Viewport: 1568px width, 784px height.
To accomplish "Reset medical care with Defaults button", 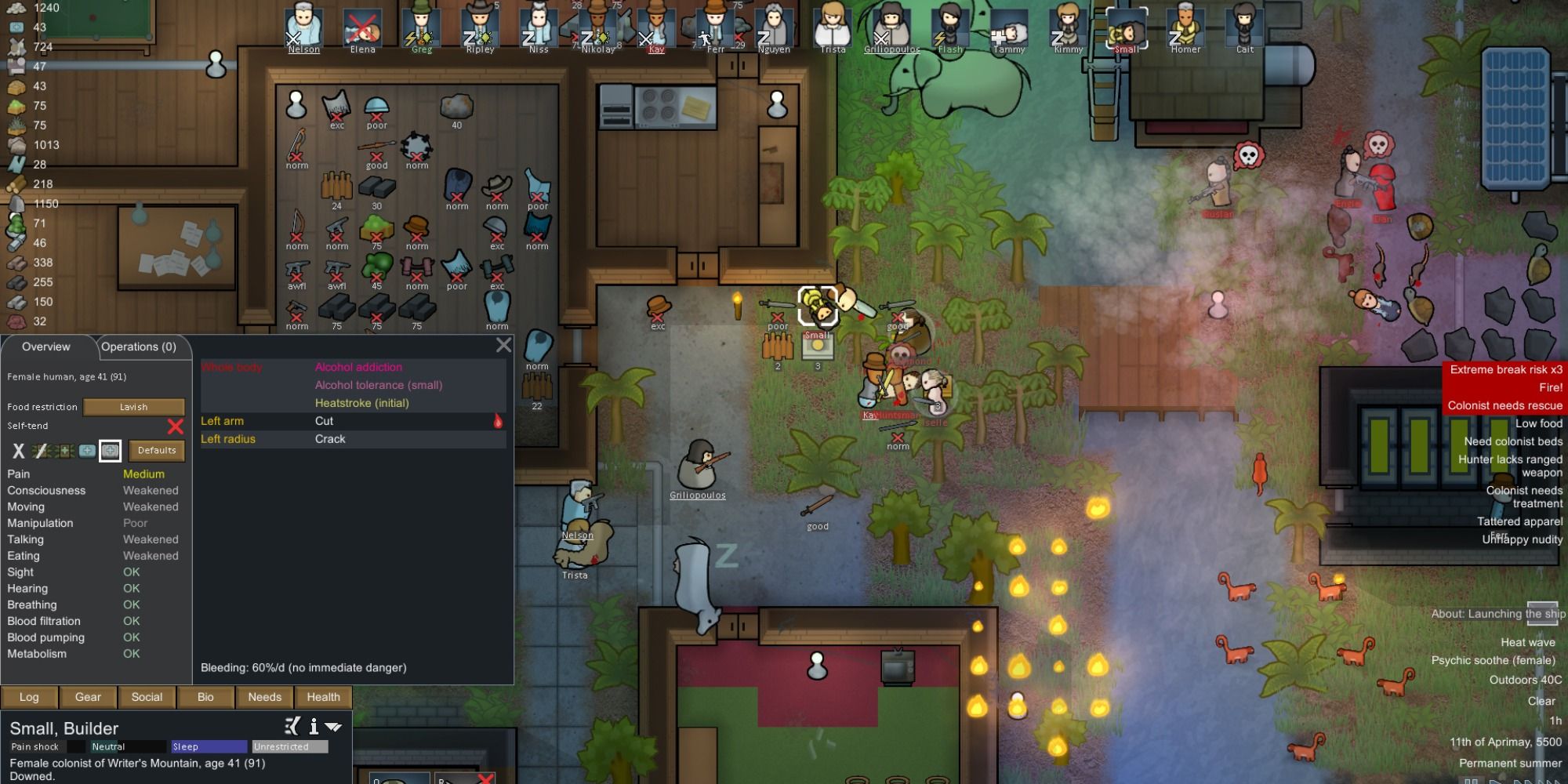I will pyautogui.click(x=157, y=451).
